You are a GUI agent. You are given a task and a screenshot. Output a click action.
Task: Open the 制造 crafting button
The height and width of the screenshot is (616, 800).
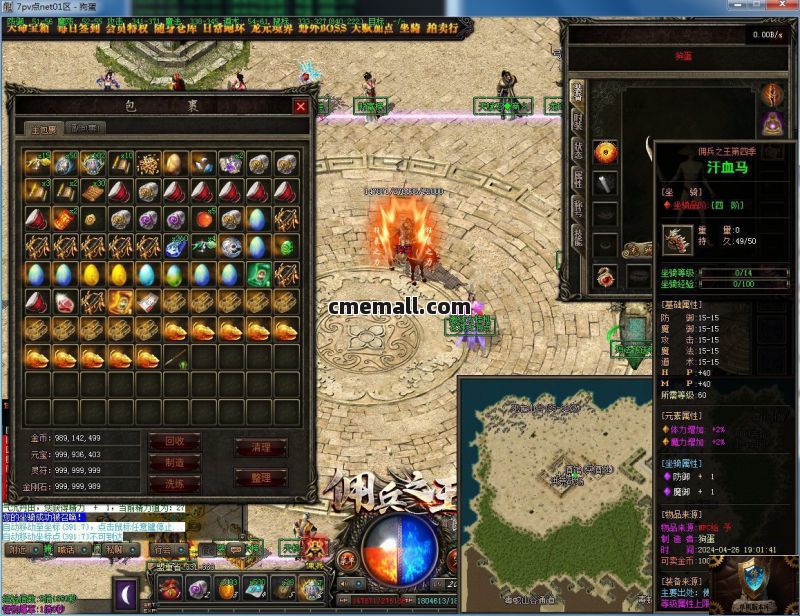click(x=174, y=462)
